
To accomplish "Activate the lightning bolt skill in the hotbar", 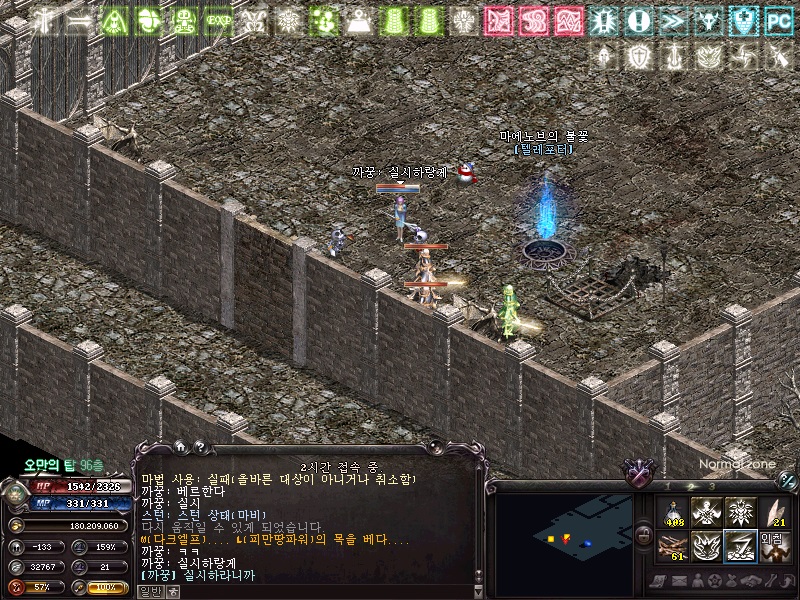I will point(740,546).
